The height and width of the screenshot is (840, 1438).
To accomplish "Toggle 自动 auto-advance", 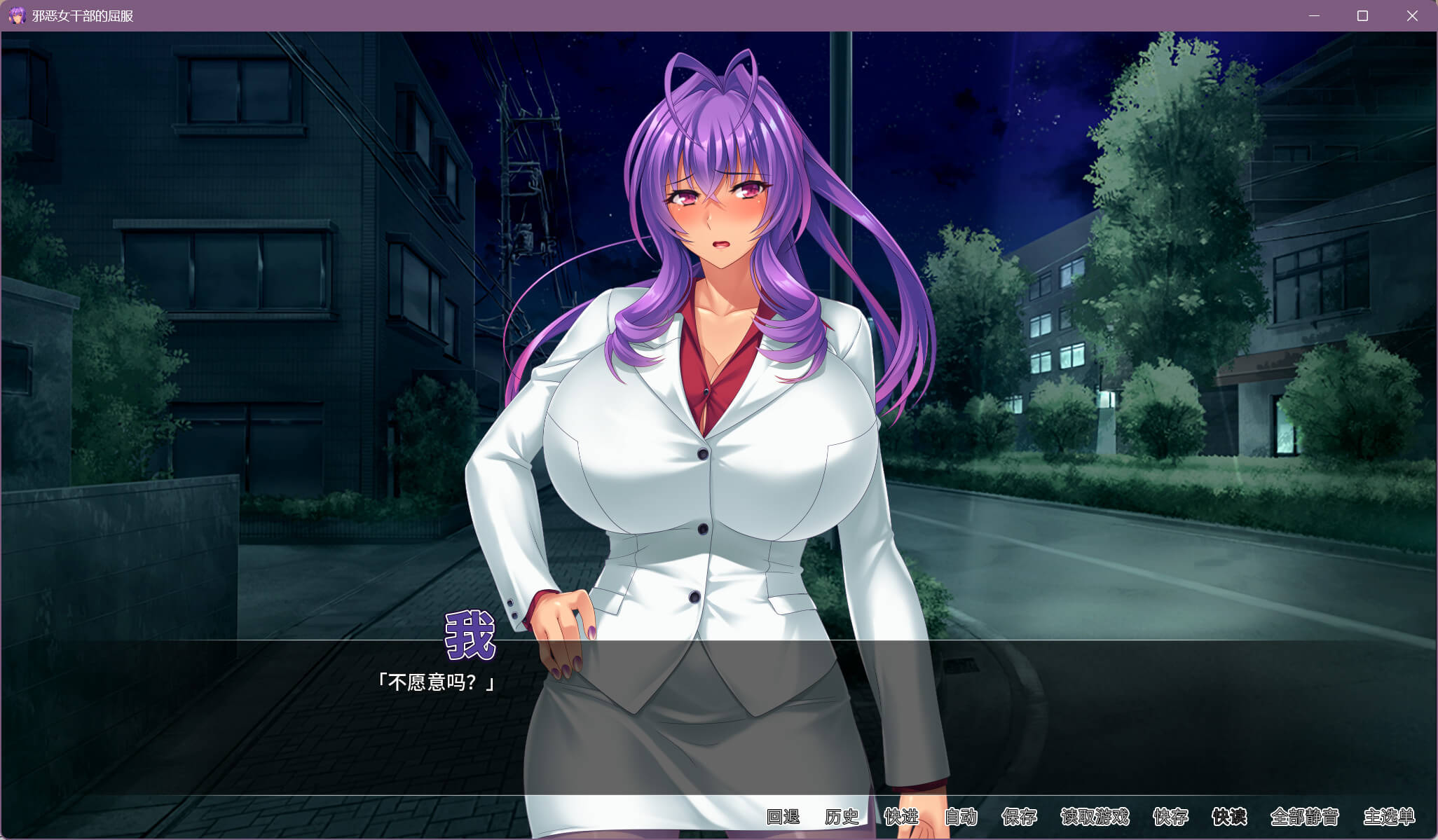I will tap(961, 817).
